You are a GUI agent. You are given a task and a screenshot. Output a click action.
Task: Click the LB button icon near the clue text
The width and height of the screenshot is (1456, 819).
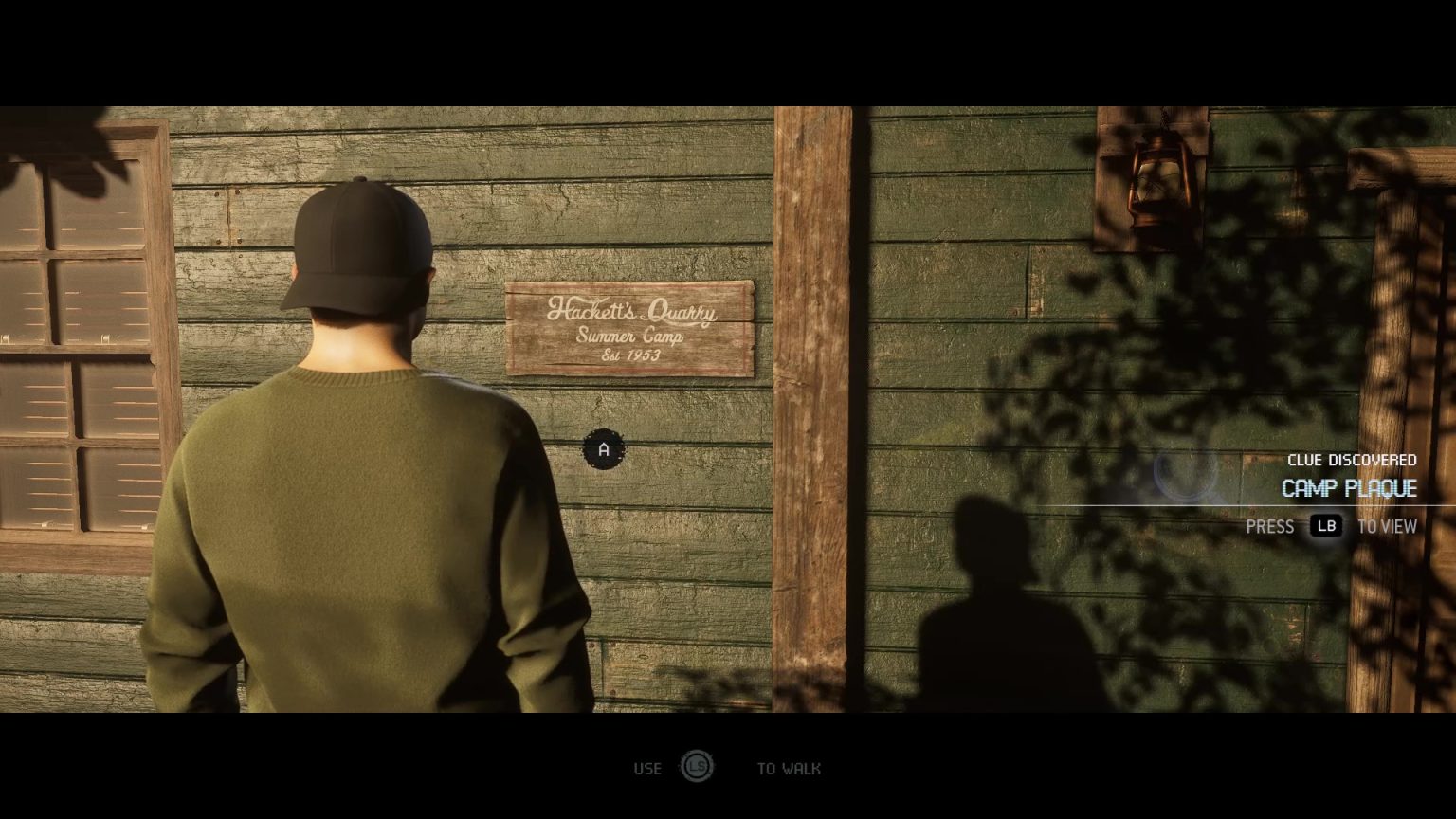(1327, 526)
